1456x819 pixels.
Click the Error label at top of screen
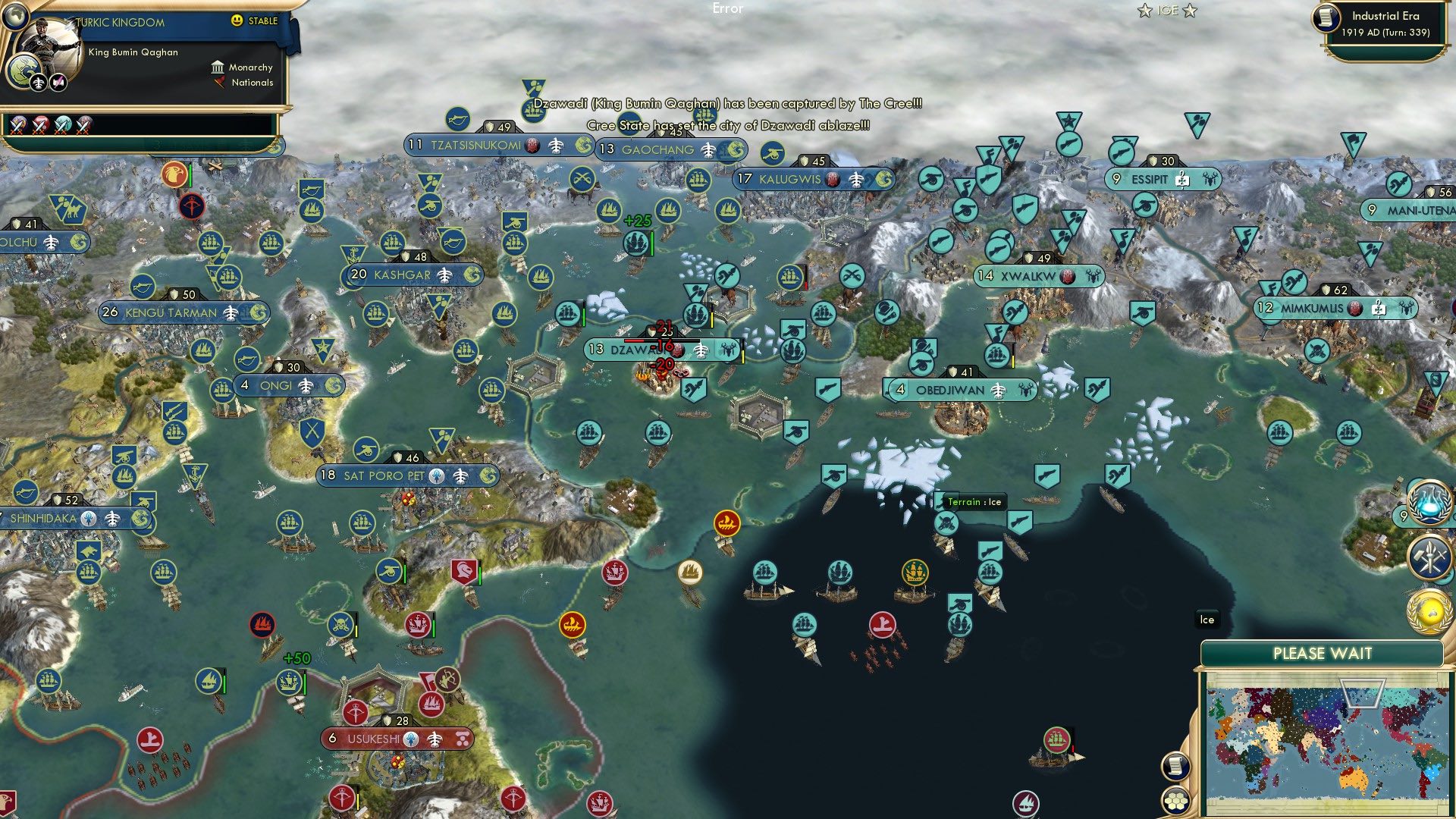[729, 9]
